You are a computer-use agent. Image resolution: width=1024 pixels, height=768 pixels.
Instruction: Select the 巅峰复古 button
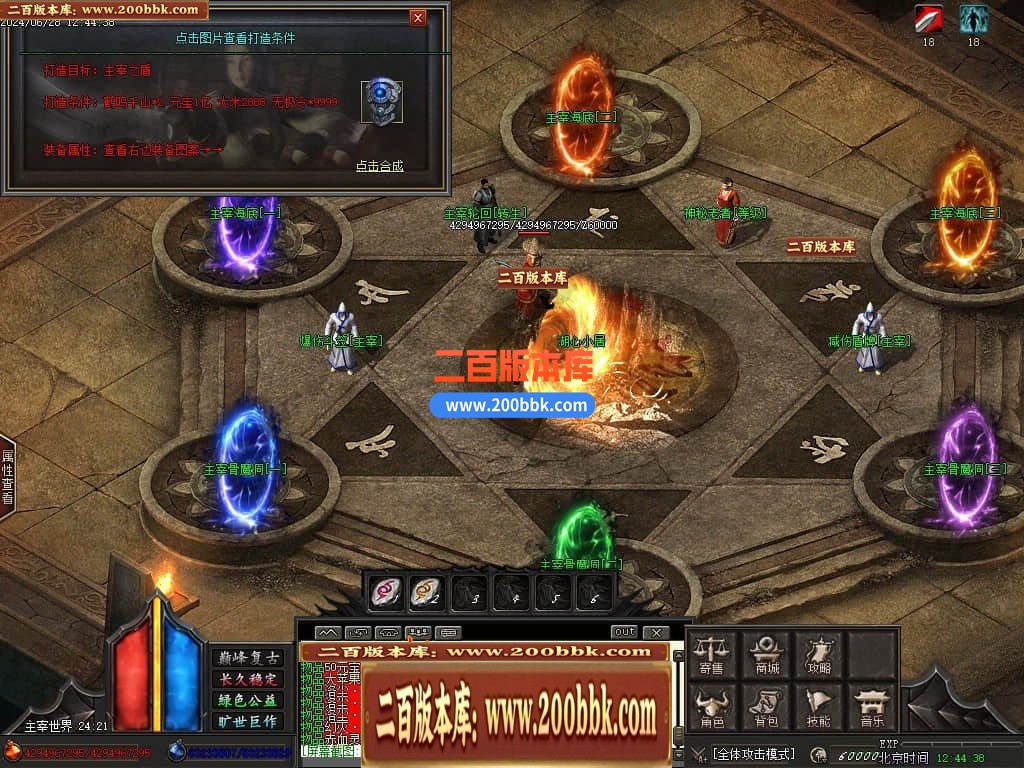coord(247,658)
